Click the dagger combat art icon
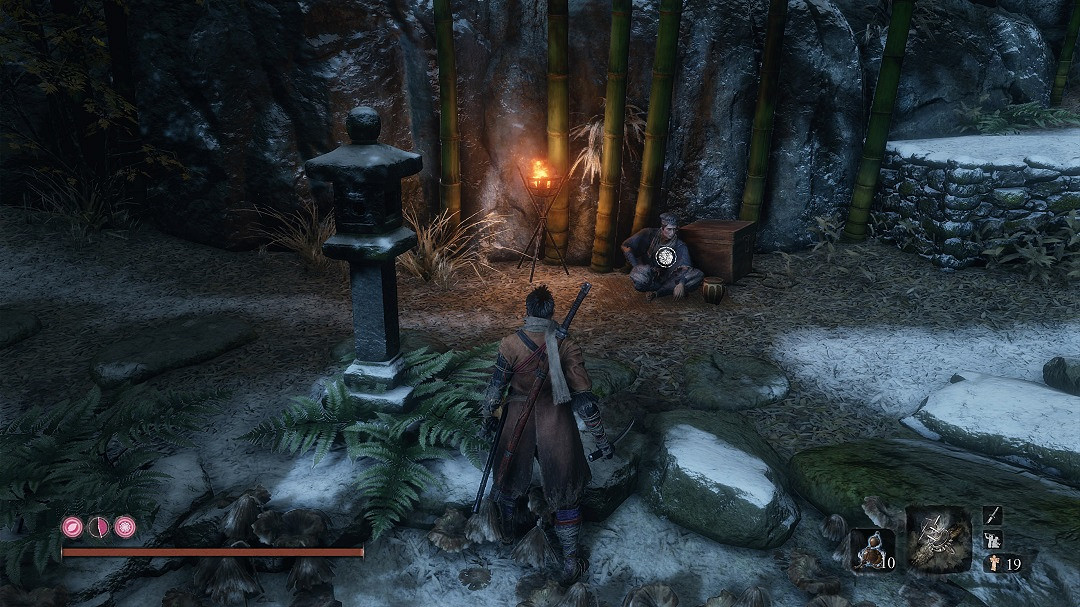The height and width of the screenshot is (607, 1080). 992,516
